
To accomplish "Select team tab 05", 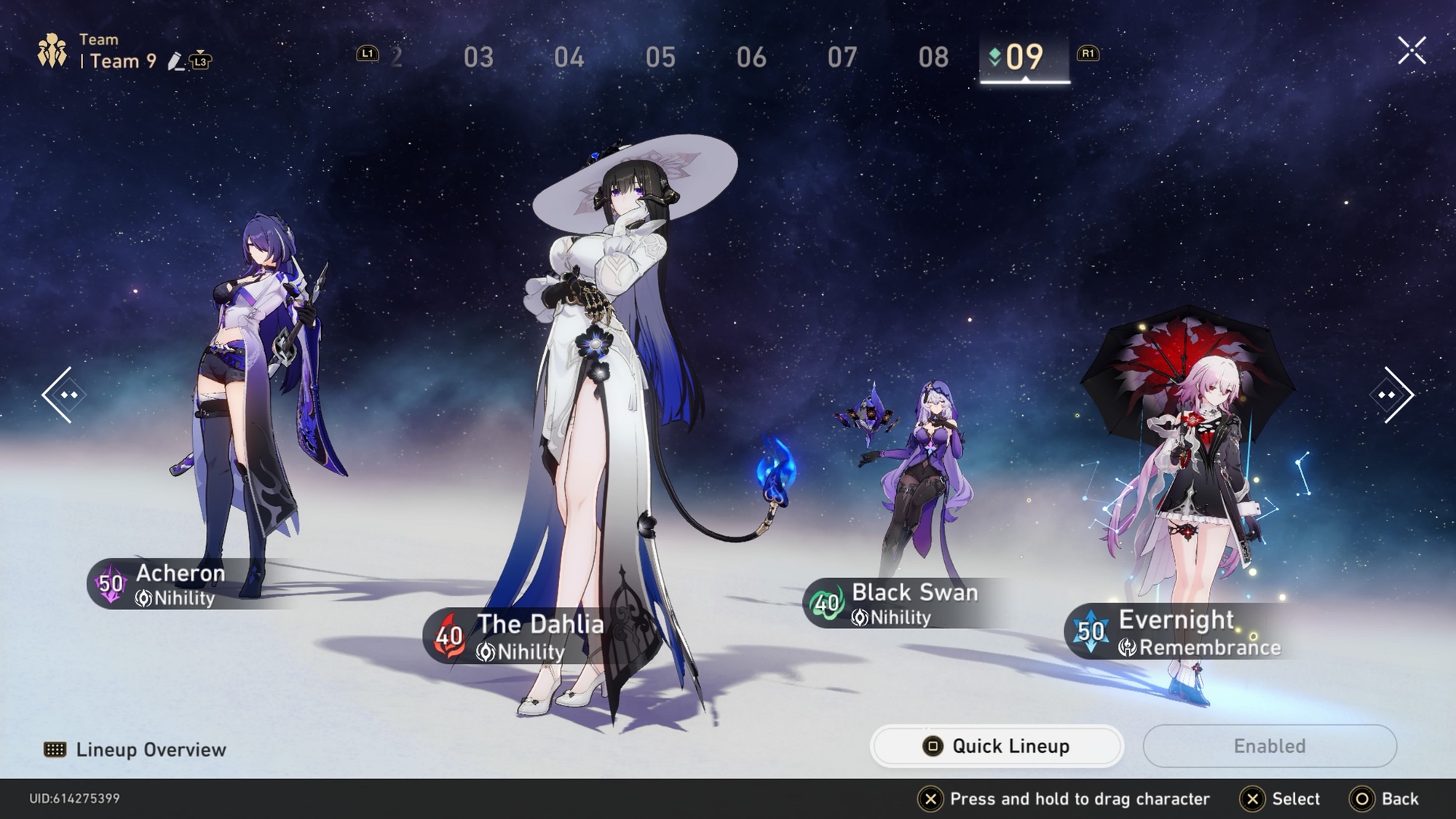I will coord(660,57).
